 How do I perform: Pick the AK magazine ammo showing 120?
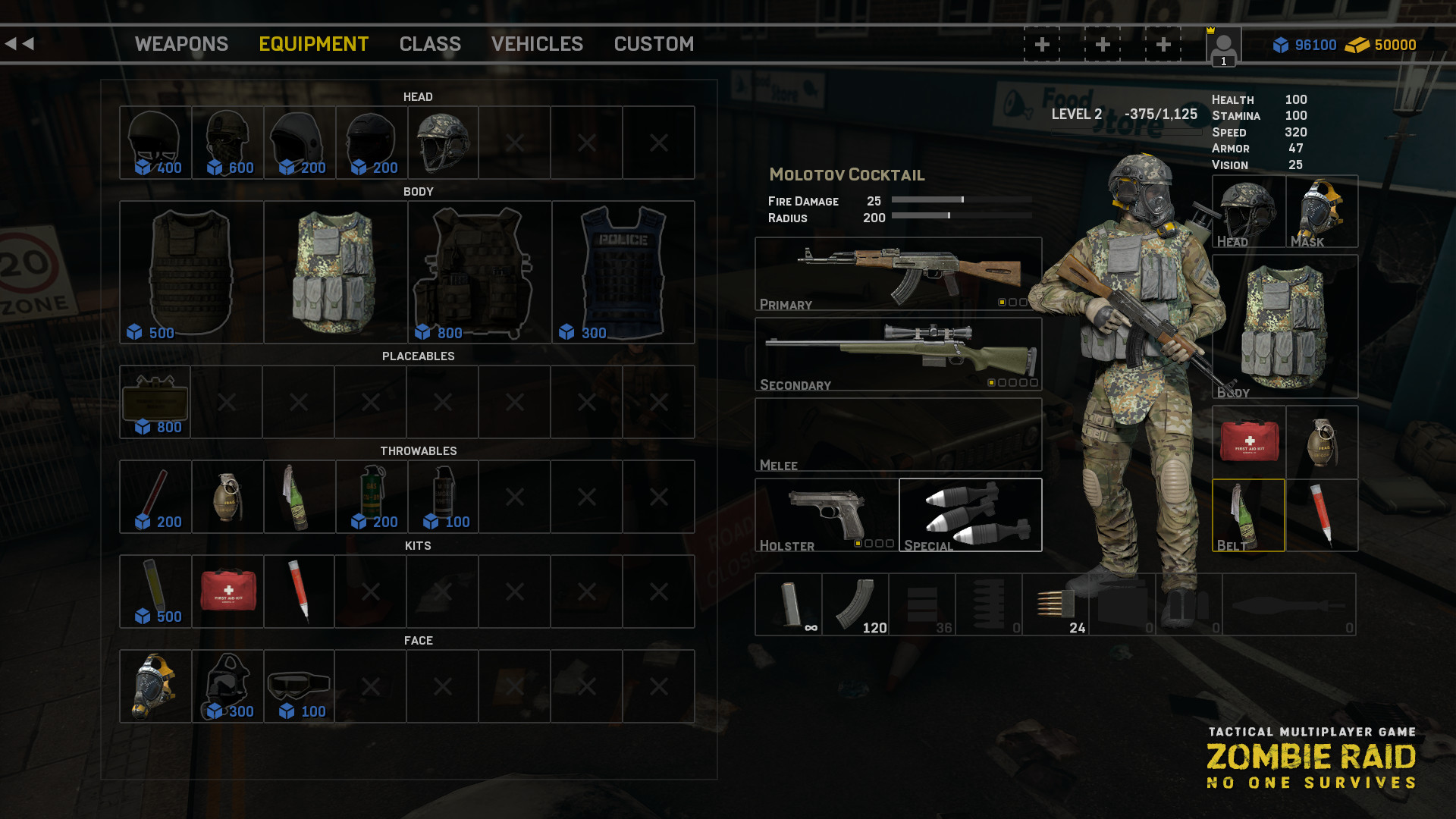pyautogui.click(x=855, y=603)
